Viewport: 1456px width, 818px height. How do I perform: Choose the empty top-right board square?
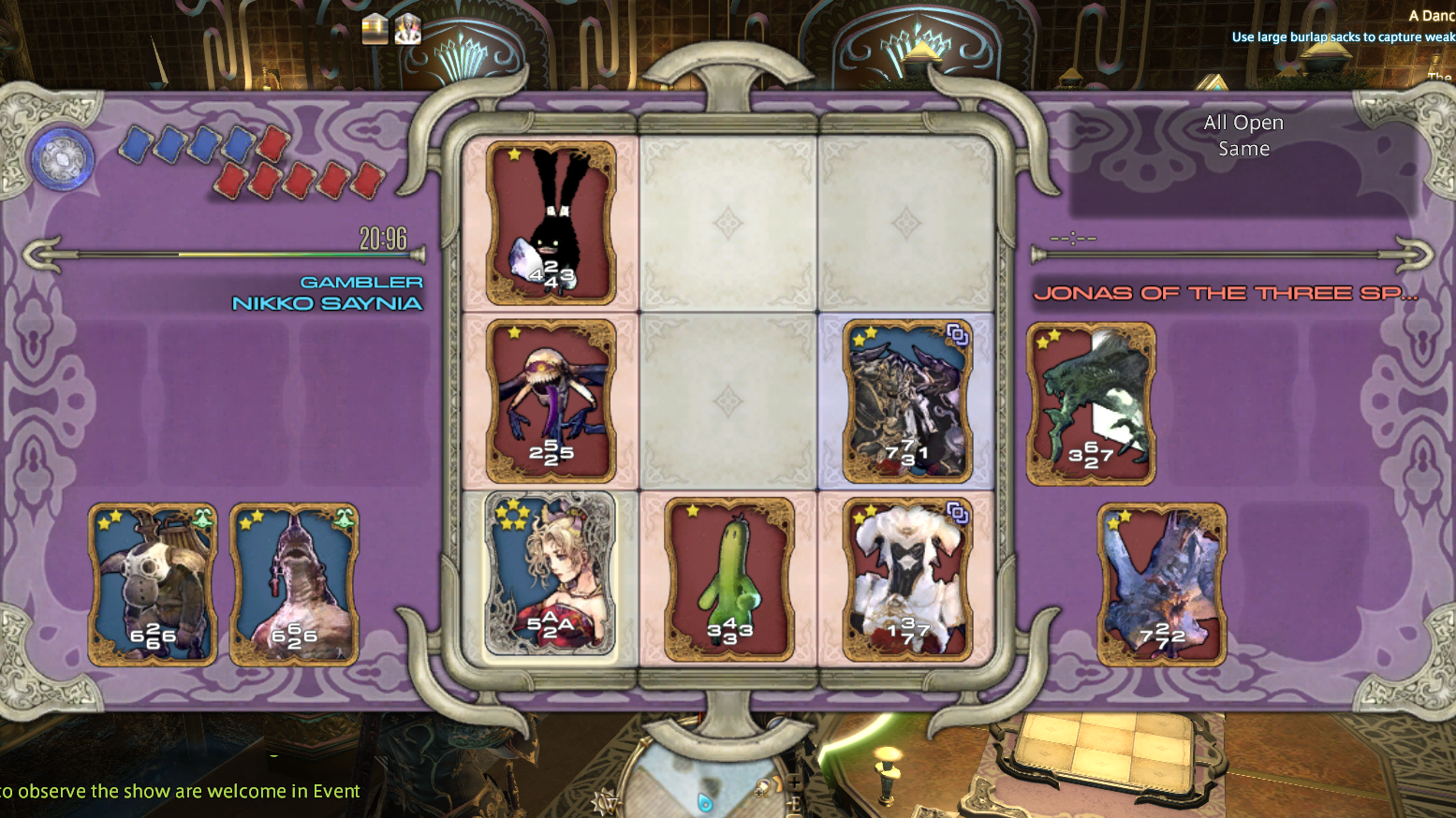point(906,223)
